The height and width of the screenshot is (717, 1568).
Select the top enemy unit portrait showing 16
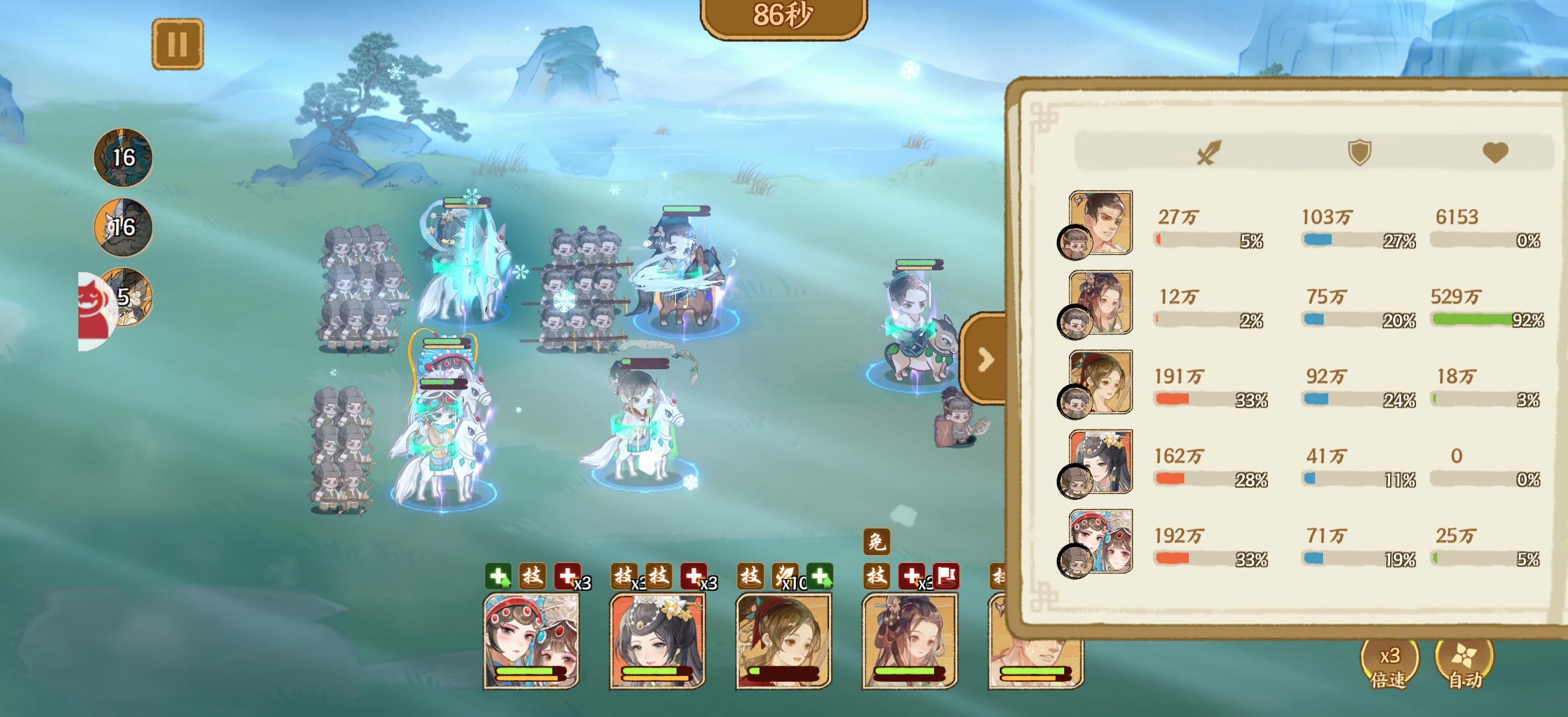(123, 157)
